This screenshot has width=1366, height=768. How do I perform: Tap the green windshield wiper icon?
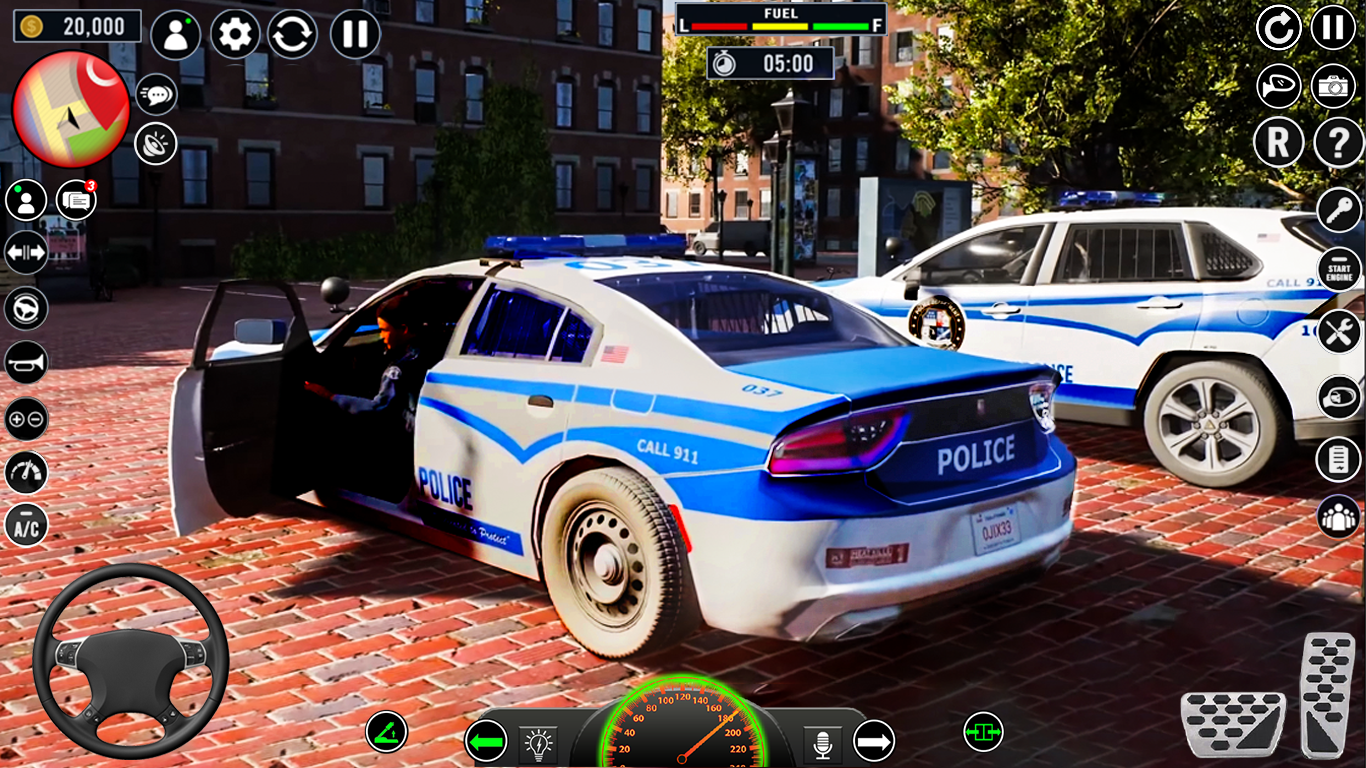tap(386, 732)
